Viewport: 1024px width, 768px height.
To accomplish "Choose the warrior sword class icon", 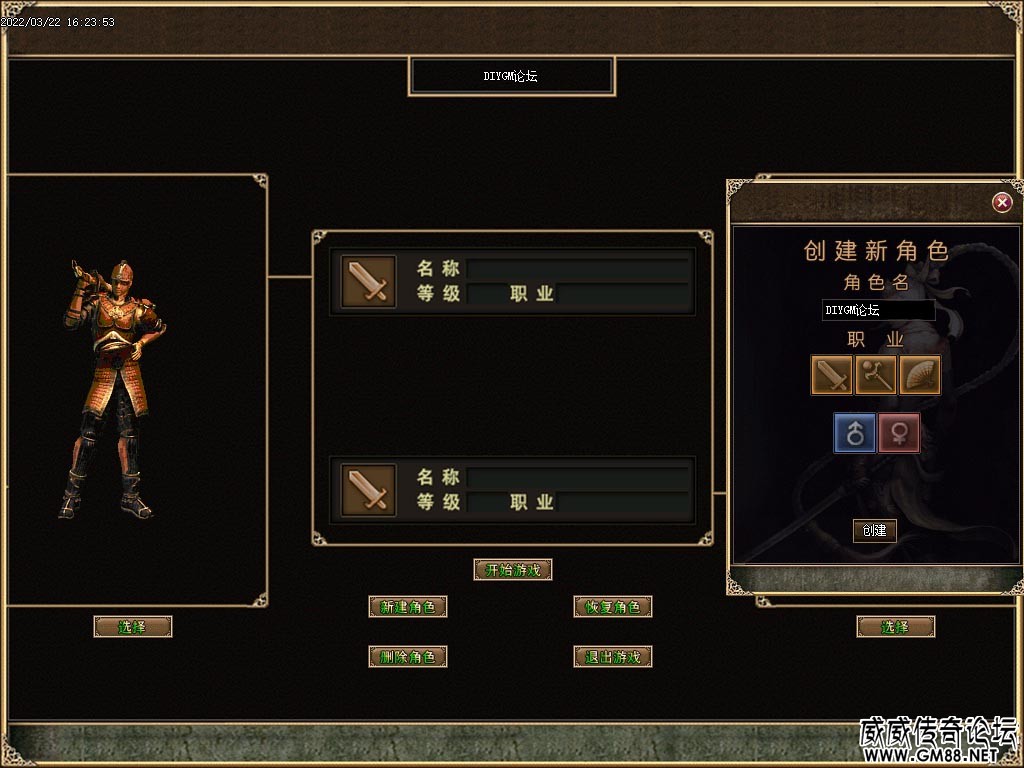I will pos(832,376).
